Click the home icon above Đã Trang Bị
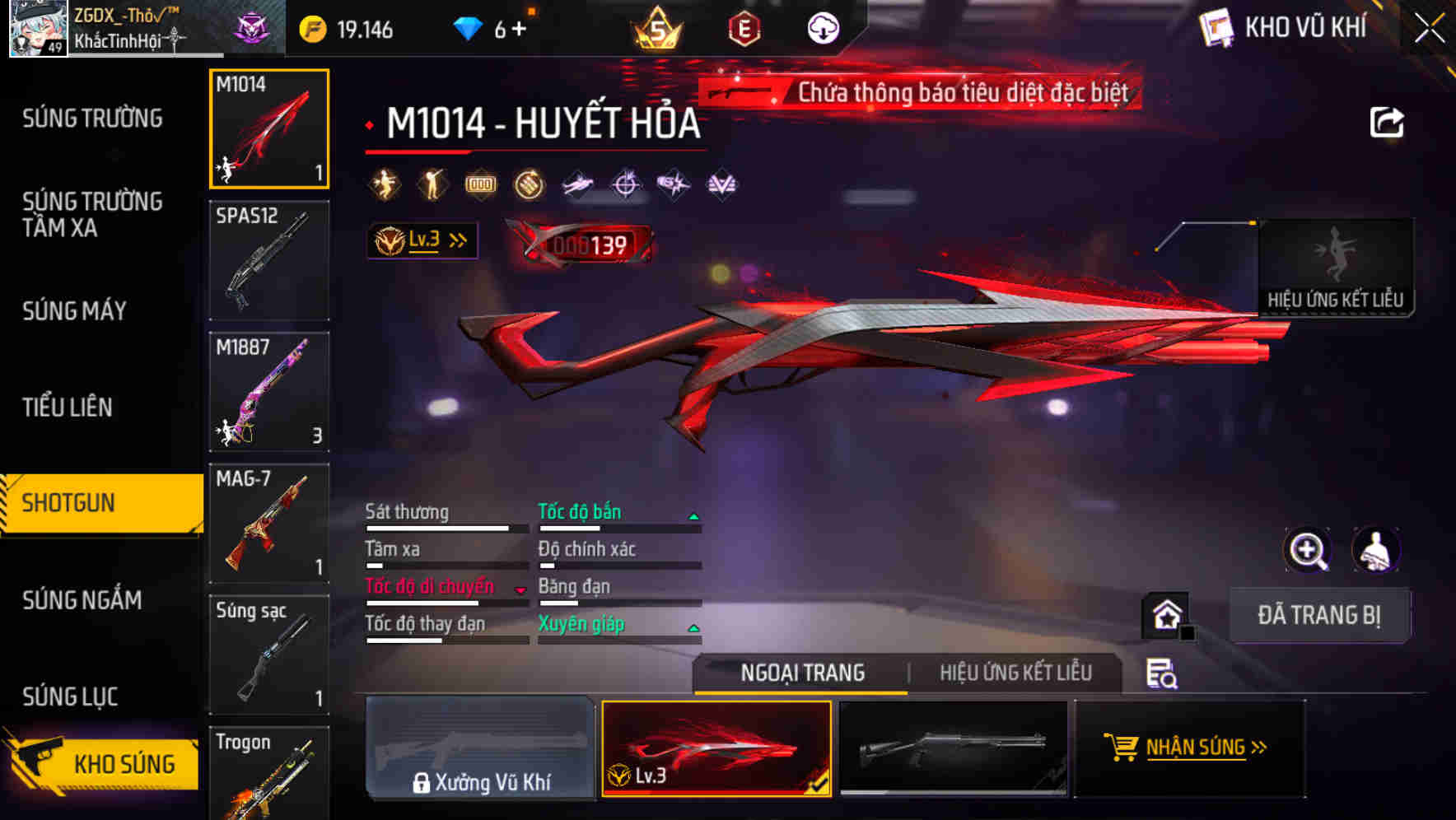 (x=1165, y=613)
